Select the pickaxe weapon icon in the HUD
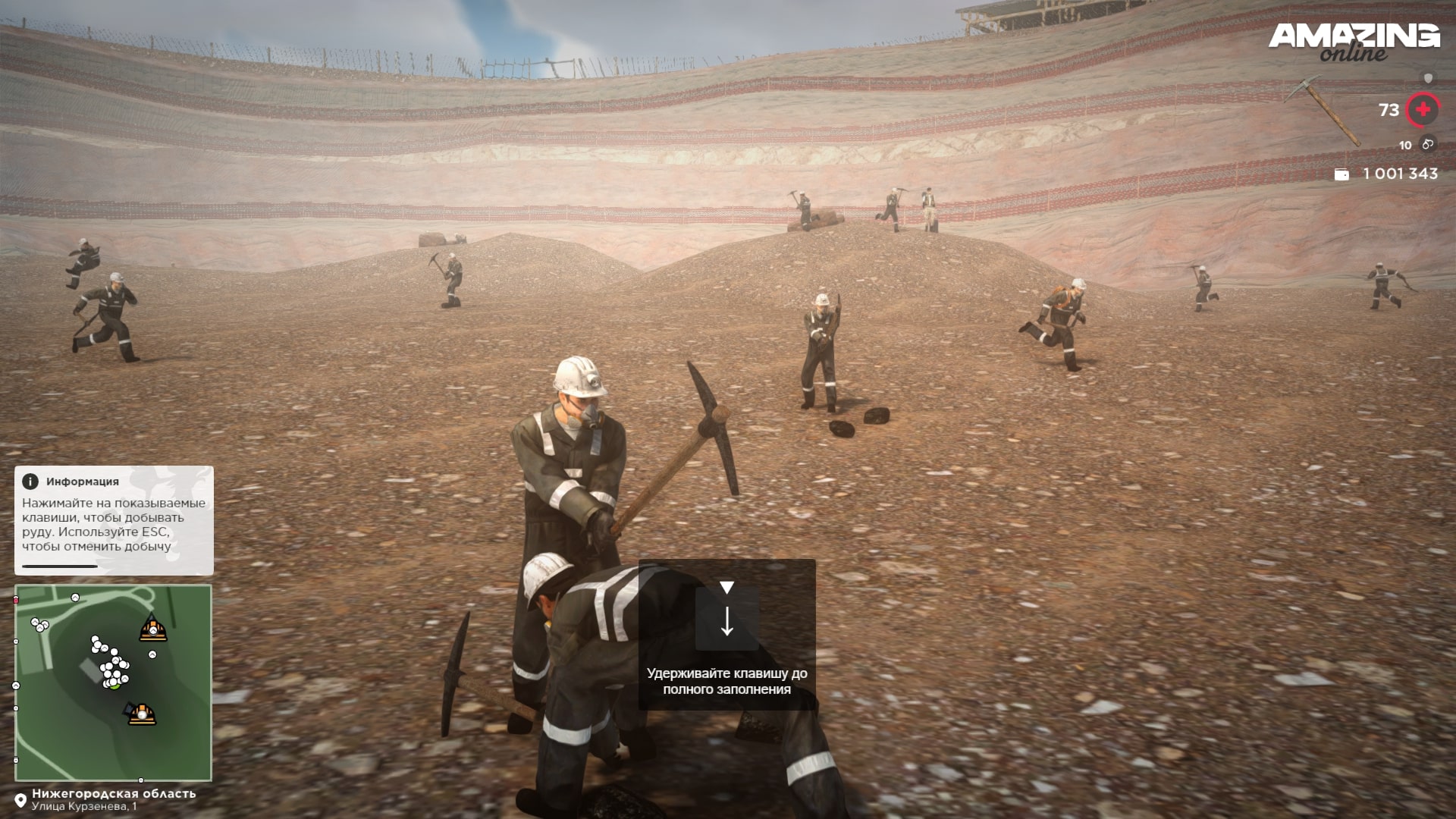Viewport: 1456px width, 819px height. click(x=1326, y=111)
